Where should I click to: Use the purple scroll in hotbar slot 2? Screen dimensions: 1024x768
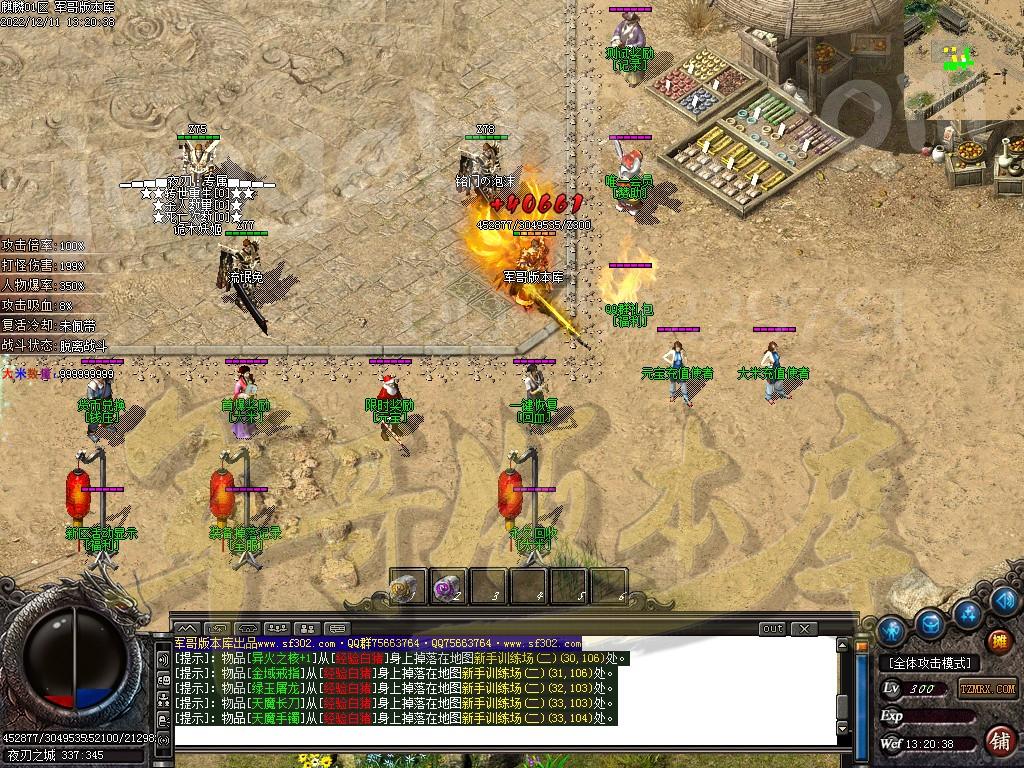tap(448, 587)
